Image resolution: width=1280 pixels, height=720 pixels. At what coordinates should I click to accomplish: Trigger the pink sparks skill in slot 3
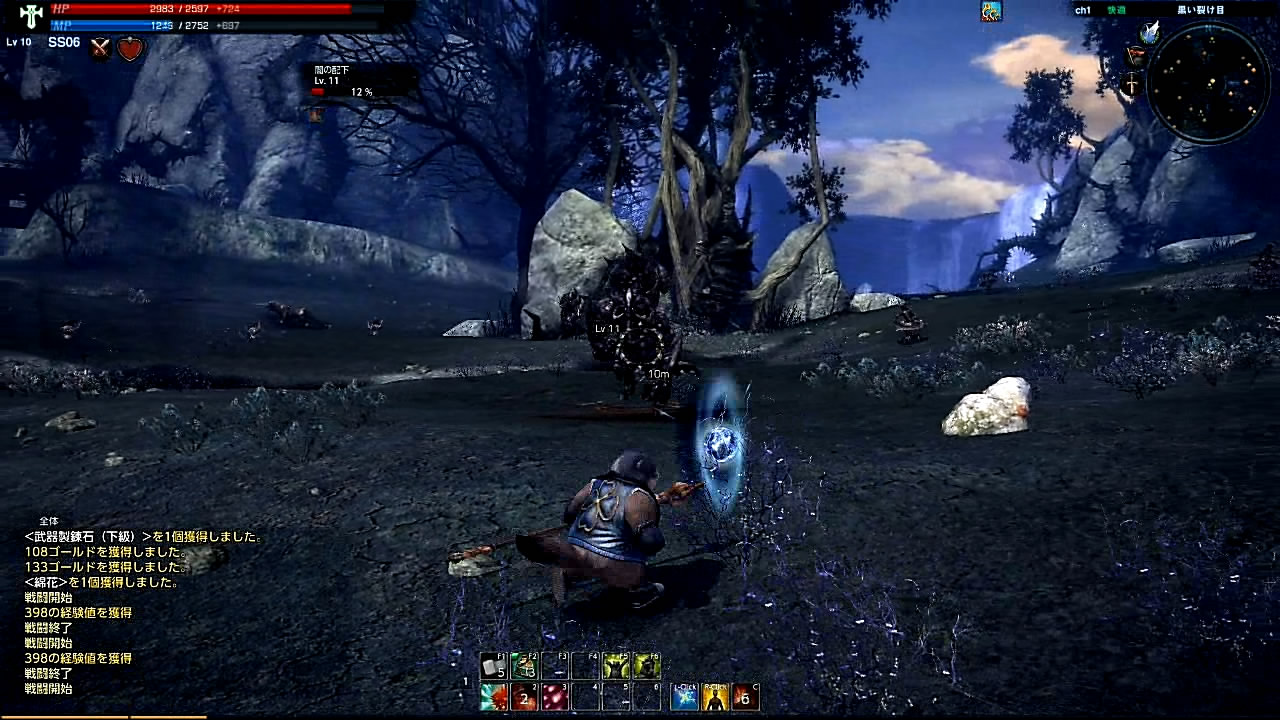pyautogui.click(x=555, y=697)
